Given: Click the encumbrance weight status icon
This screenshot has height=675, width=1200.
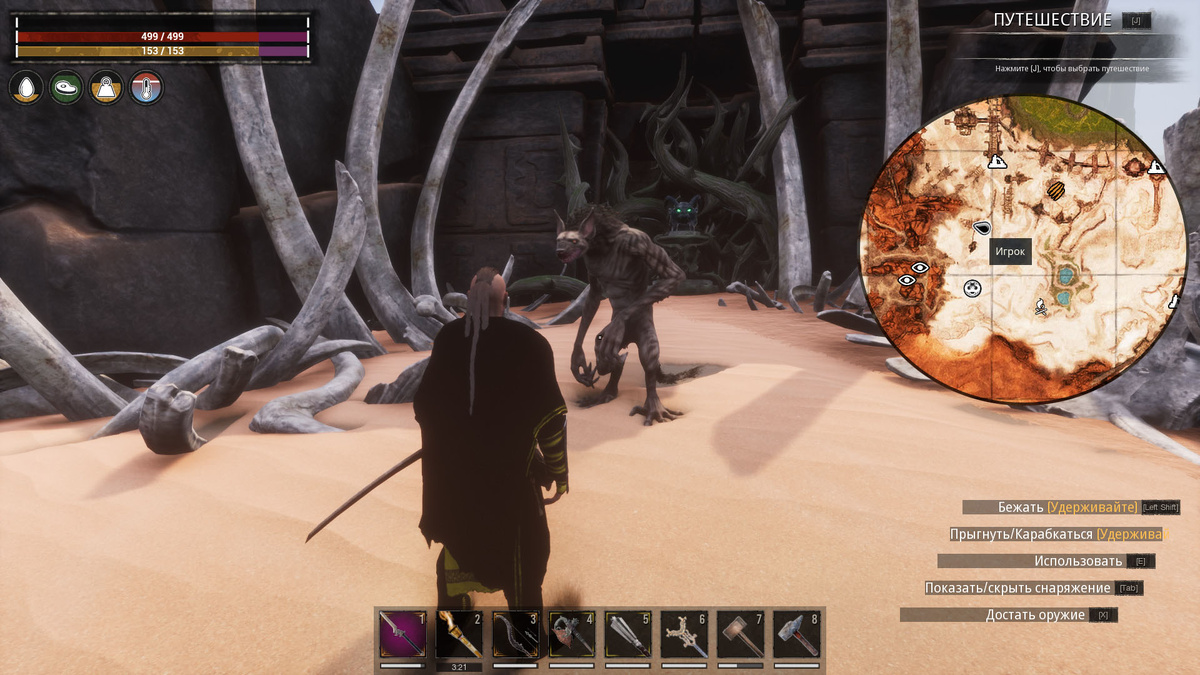Looking at the screenshot, I should point(106,88).
